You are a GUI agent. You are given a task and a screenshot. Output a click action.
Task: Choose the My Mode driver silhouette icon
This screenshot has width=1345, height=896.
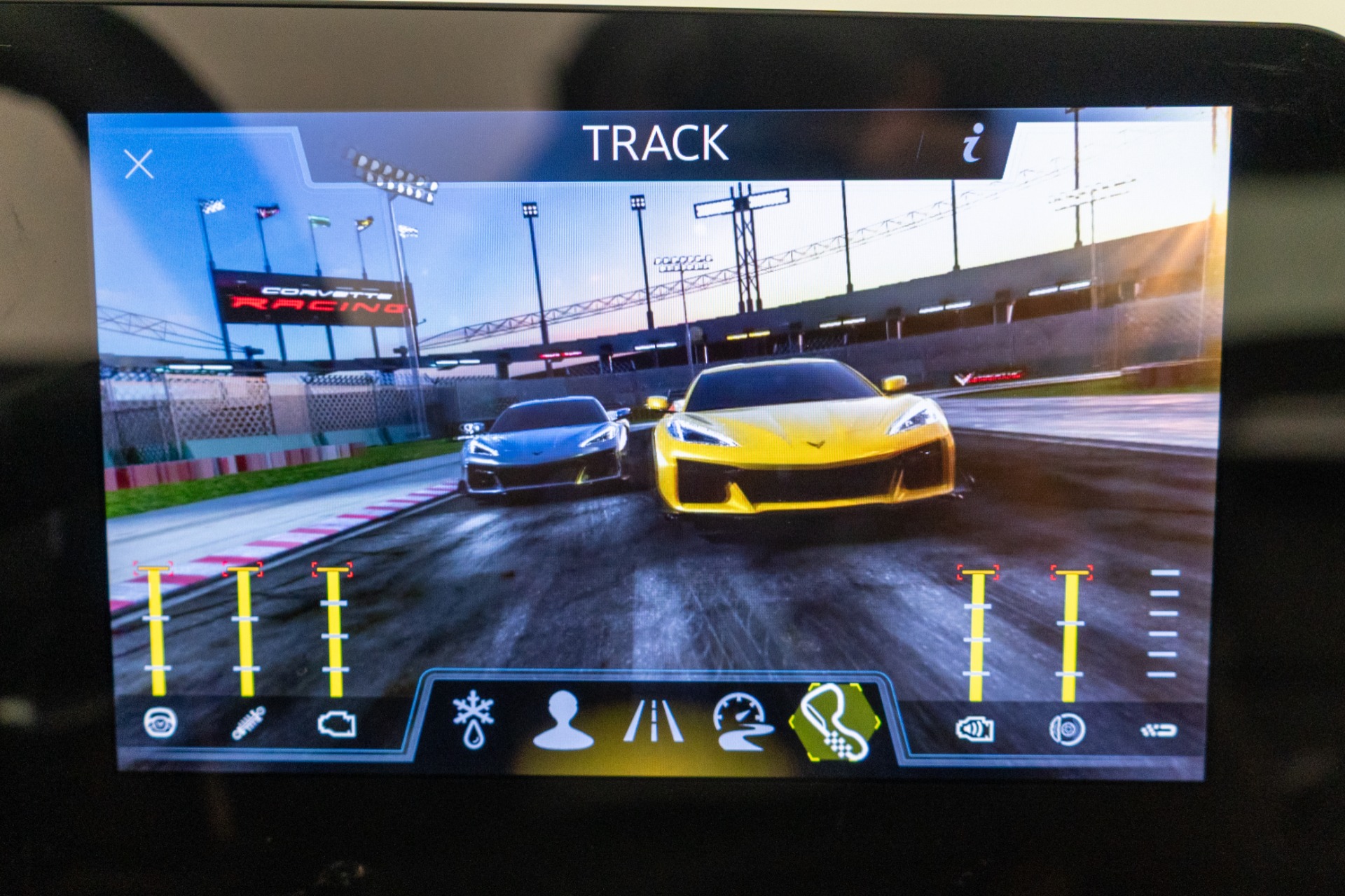(563, 721)
